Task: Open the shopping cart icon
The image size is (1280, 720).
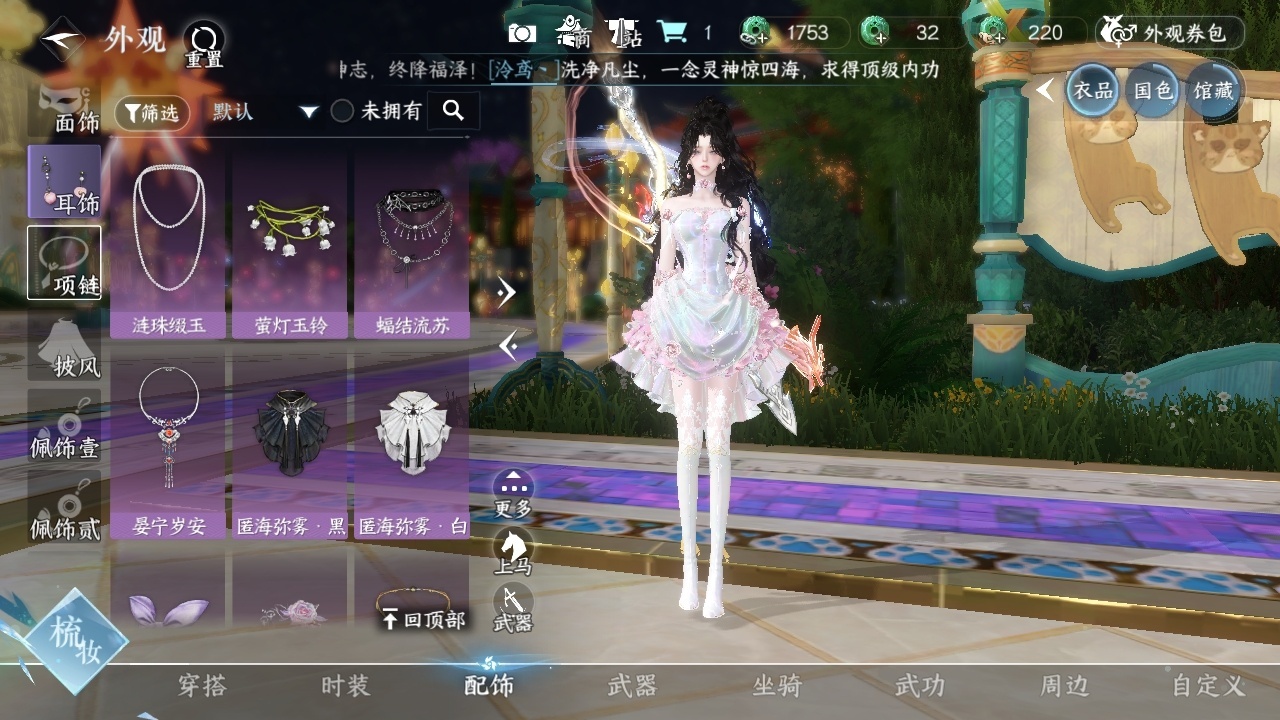Action: 671,33
